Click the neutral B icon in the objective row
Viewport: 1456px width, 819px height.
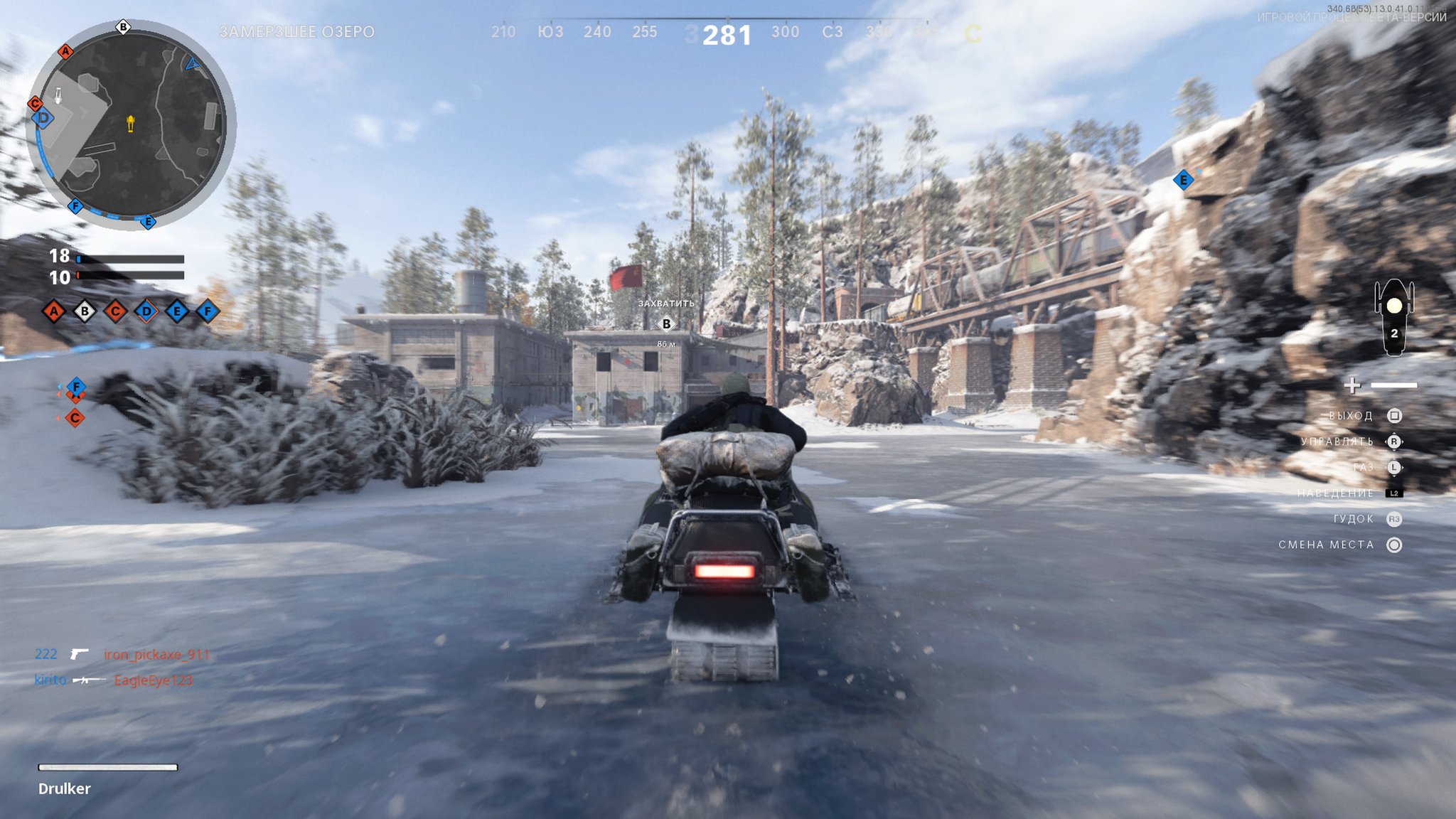coord(85,311)
